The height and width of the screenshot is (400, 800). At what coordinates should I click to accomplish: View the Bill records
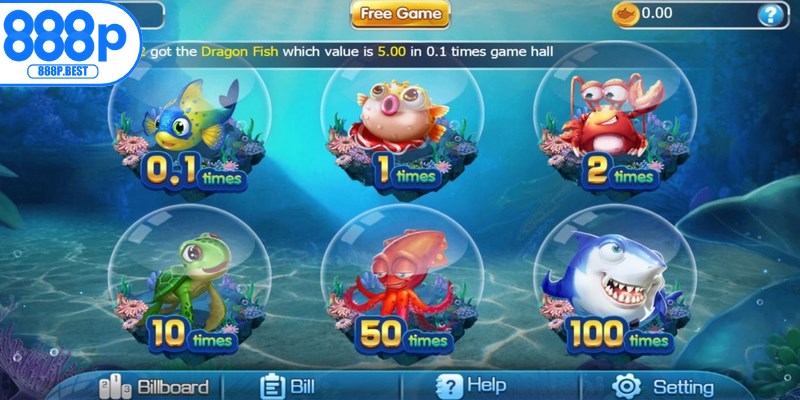click(288, 386)
